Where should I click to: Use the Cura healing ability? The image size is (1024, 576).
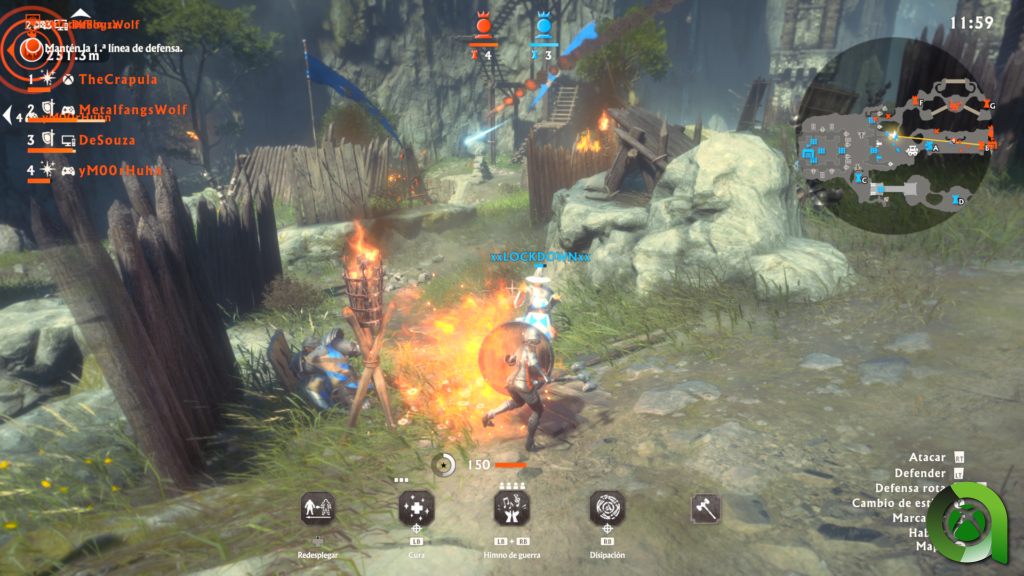point(415,508)
